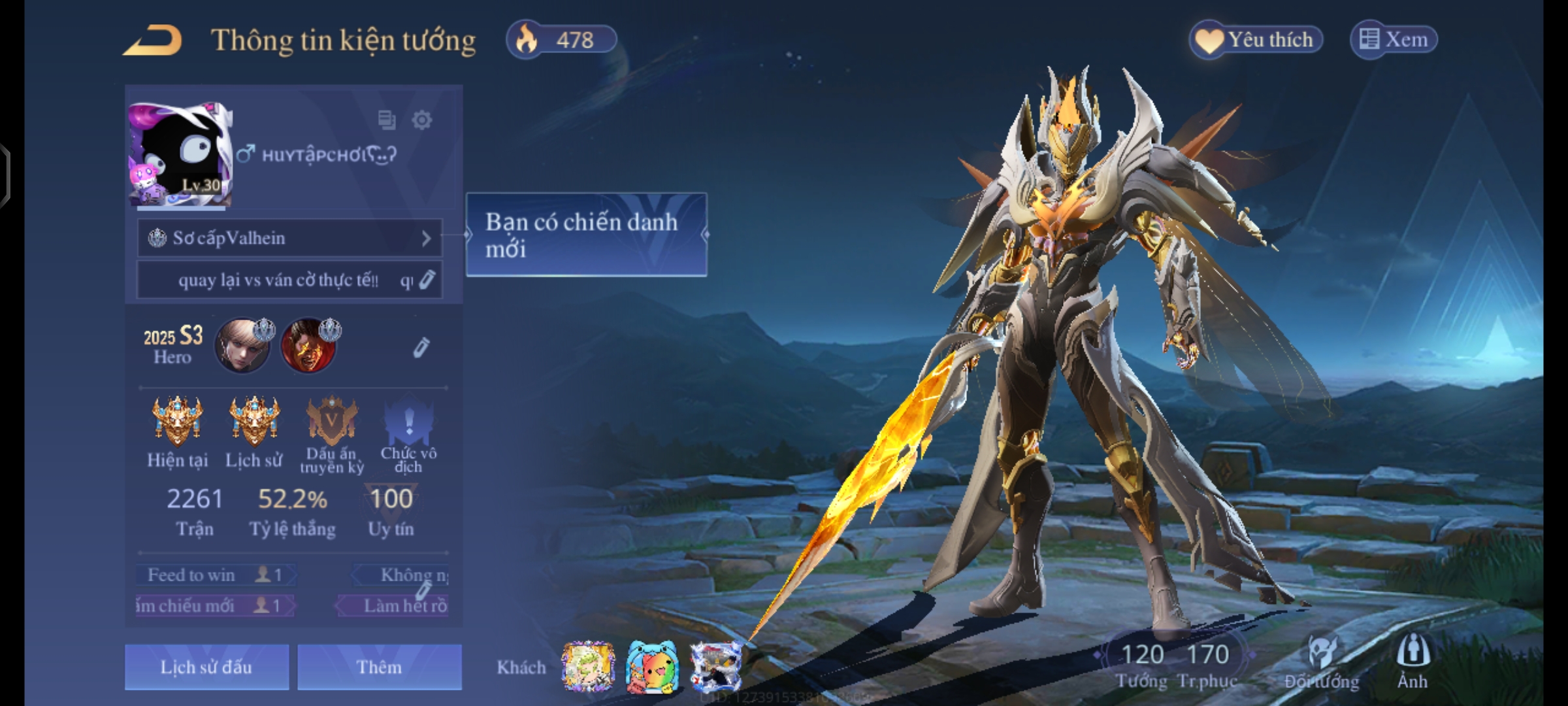
Task: Open the Xem view button
Action: 1394,40
